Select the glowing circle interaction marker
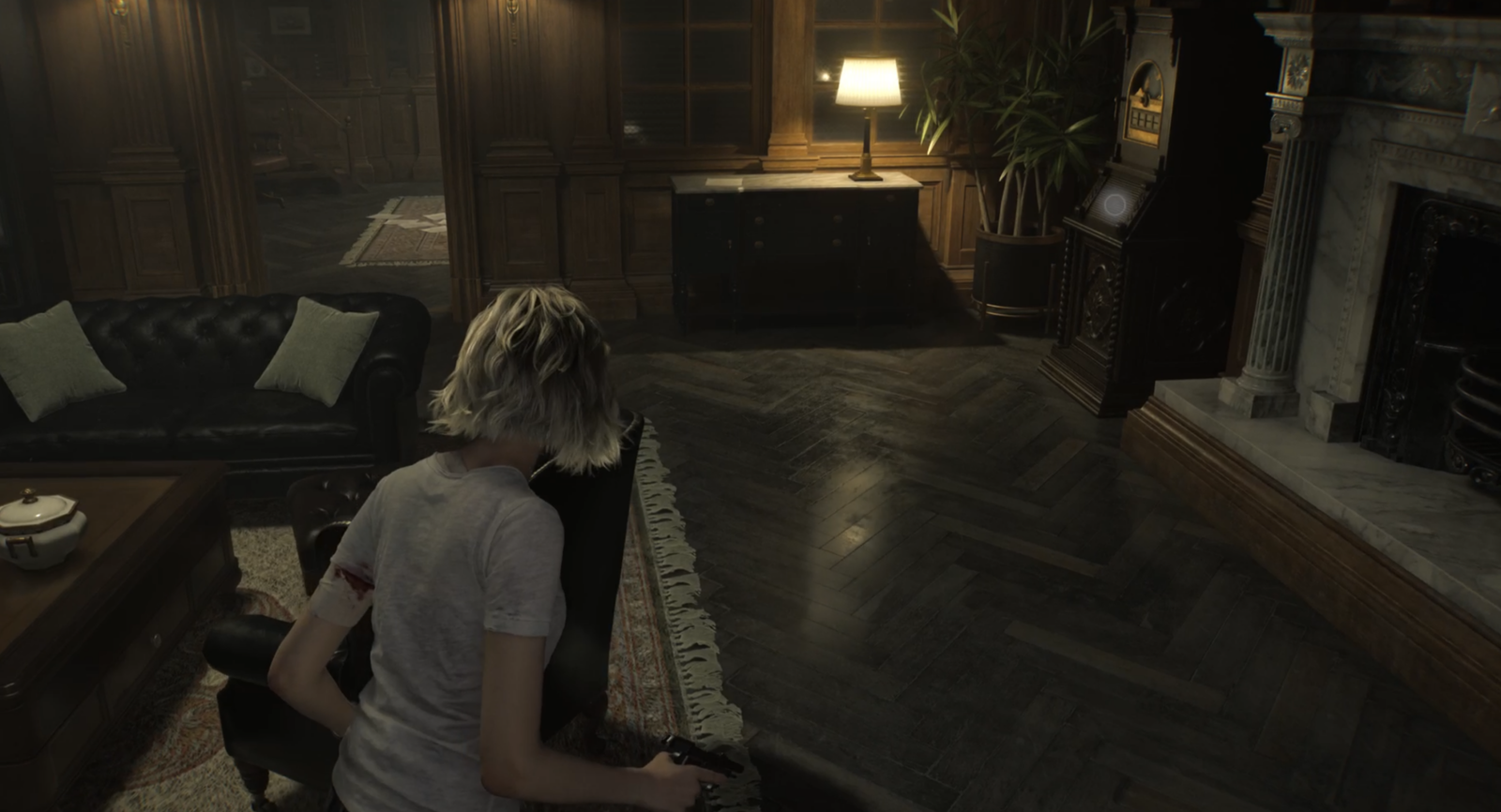The width and height of the screenshot is (1501, 812). tap(1115, 203)
